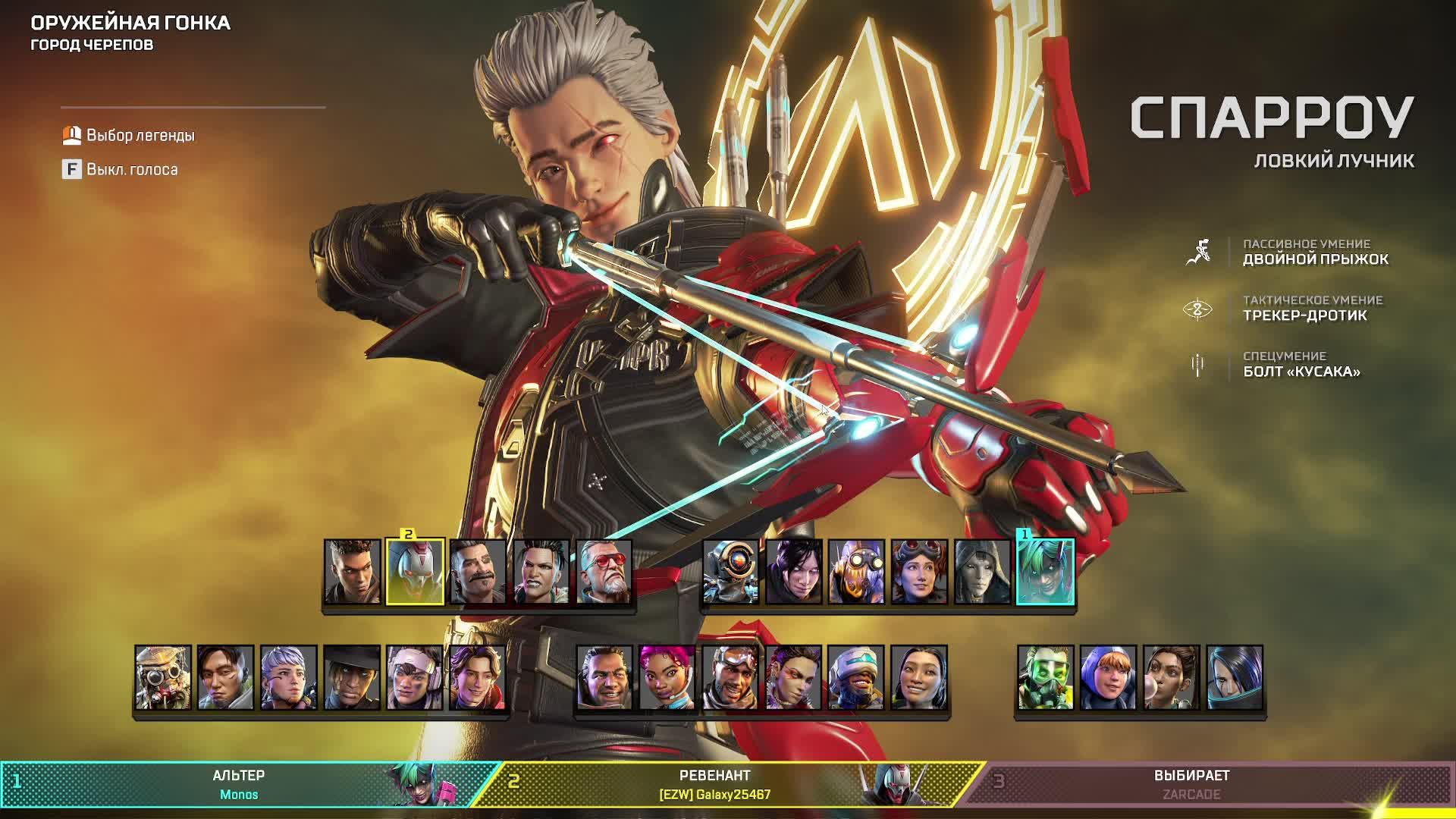This screenshot has height=819, width=1456.
Task: Choose Bloodhound with the gas mask goggles
Action: click(x=163, y=678)
